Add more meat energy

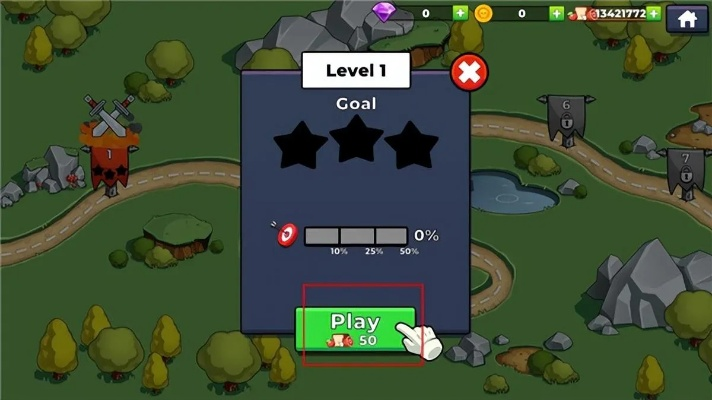click(653, 13)
